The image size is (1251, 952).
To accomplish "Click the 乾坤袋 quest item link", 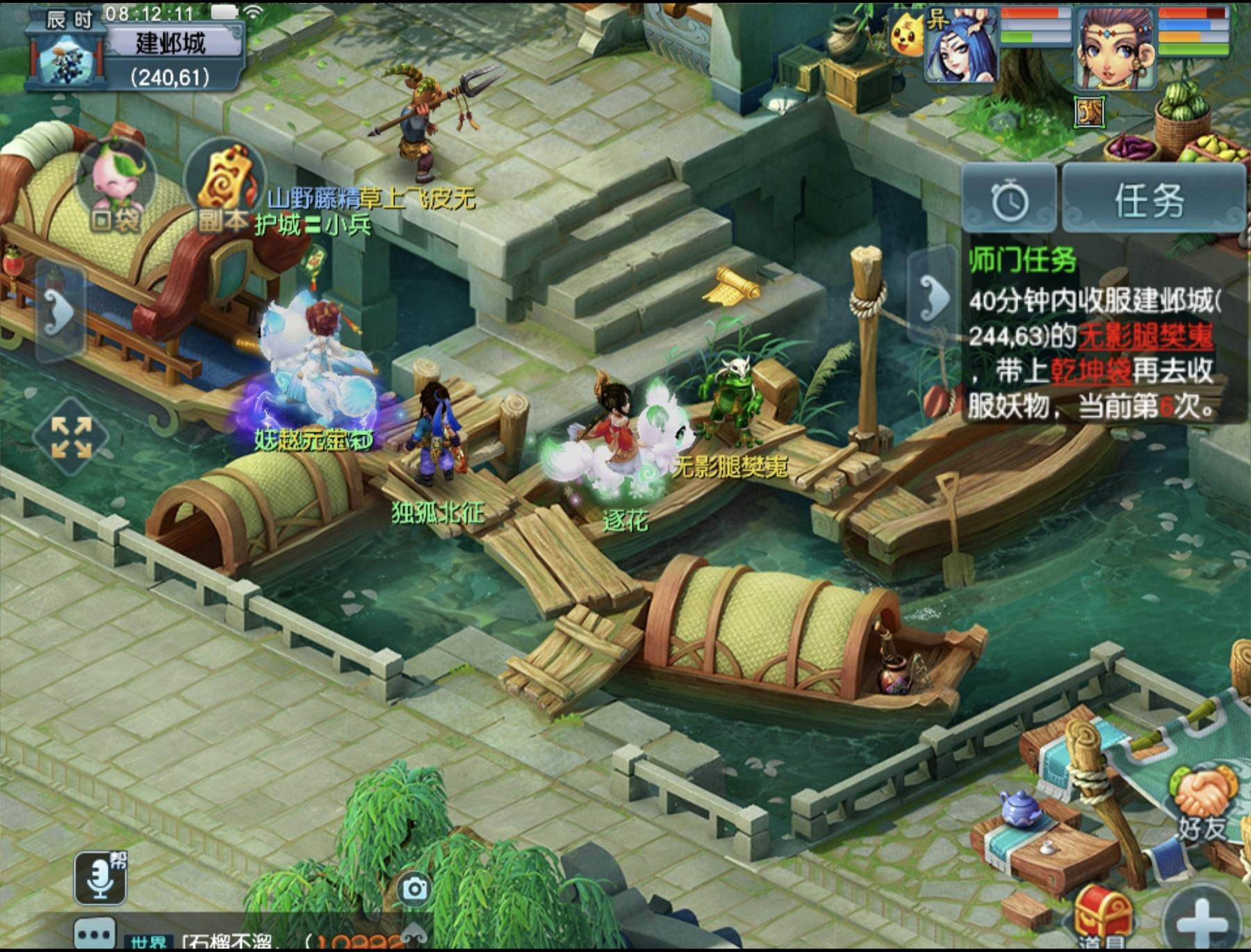I will click(x=1090, y=371).
